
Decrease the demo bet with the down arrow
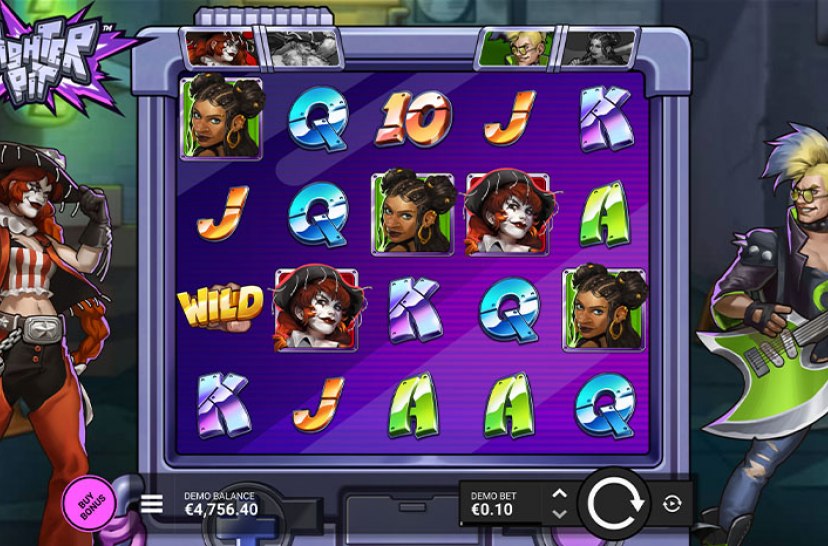[560, 513]
